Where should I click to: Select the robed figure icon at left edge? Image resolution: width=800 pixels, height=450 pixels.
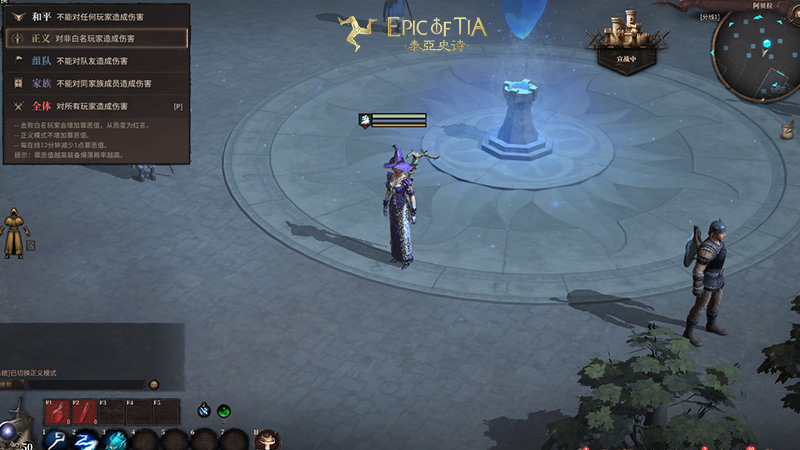pos(15,231)
